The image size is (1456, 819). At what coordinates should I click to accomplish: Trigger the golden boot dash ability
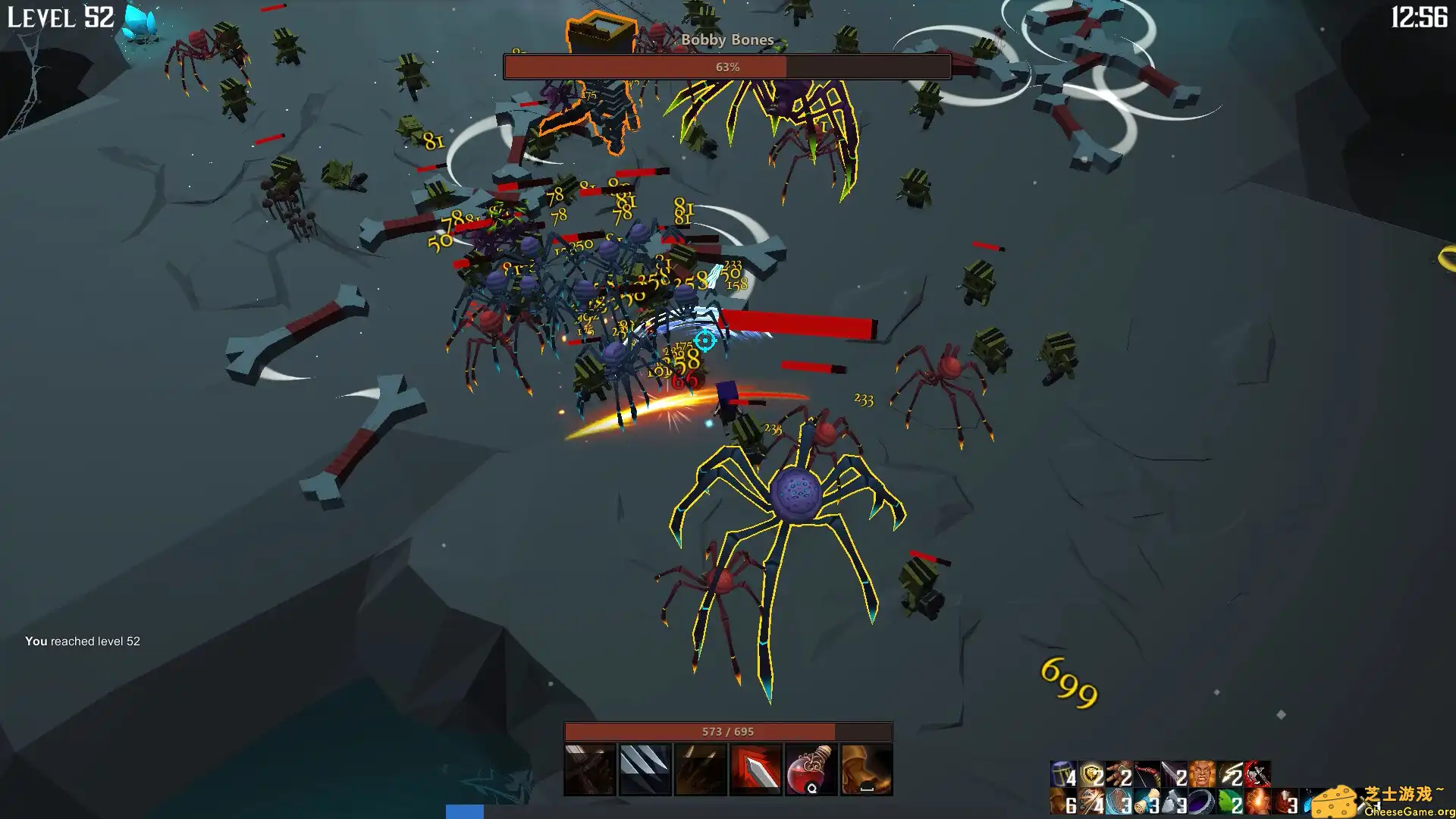[866, 769]
